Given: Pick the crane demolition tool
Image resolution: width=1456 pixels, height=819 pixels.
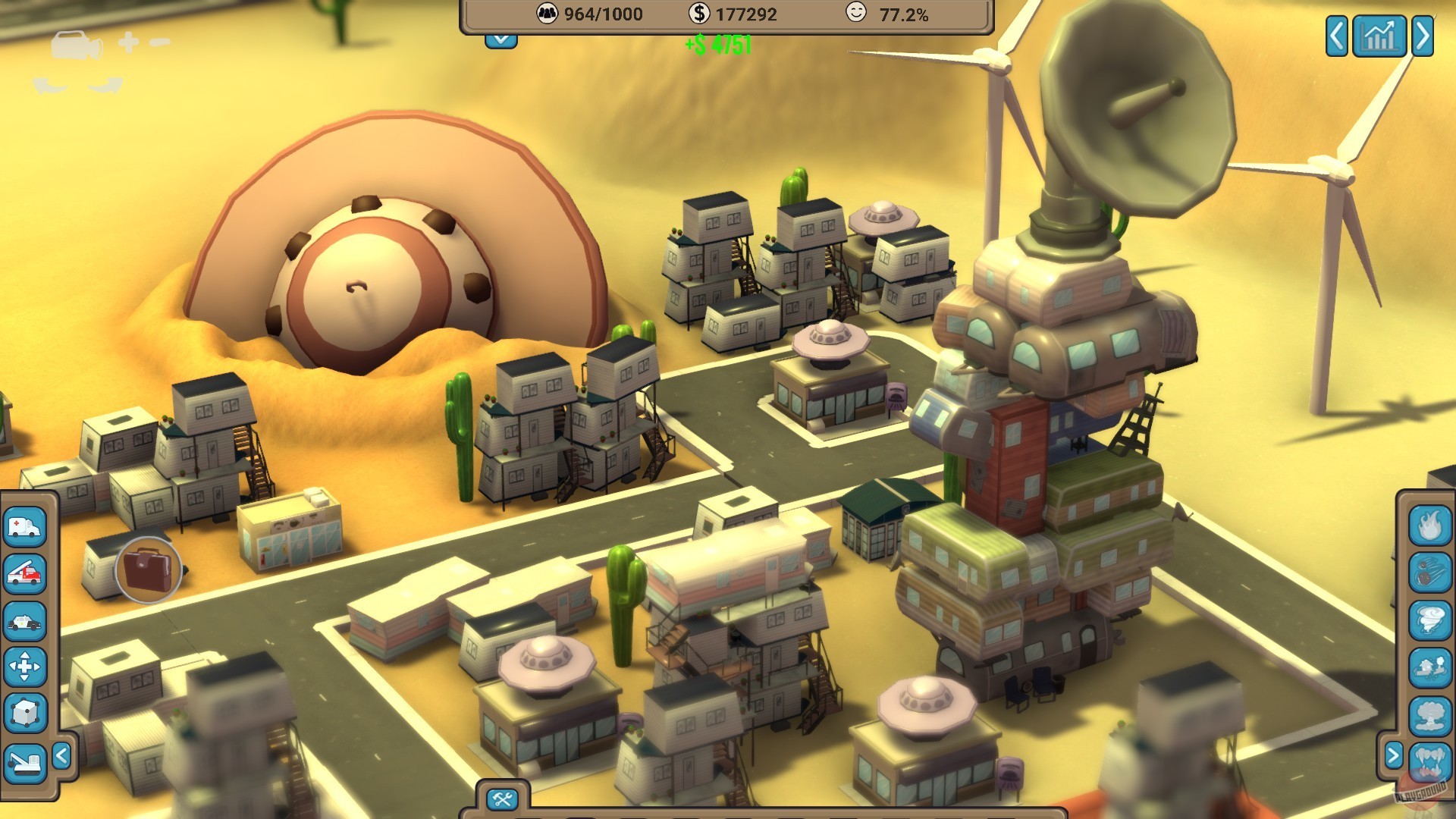Looking at the screenshot, I should coord(25,763).
